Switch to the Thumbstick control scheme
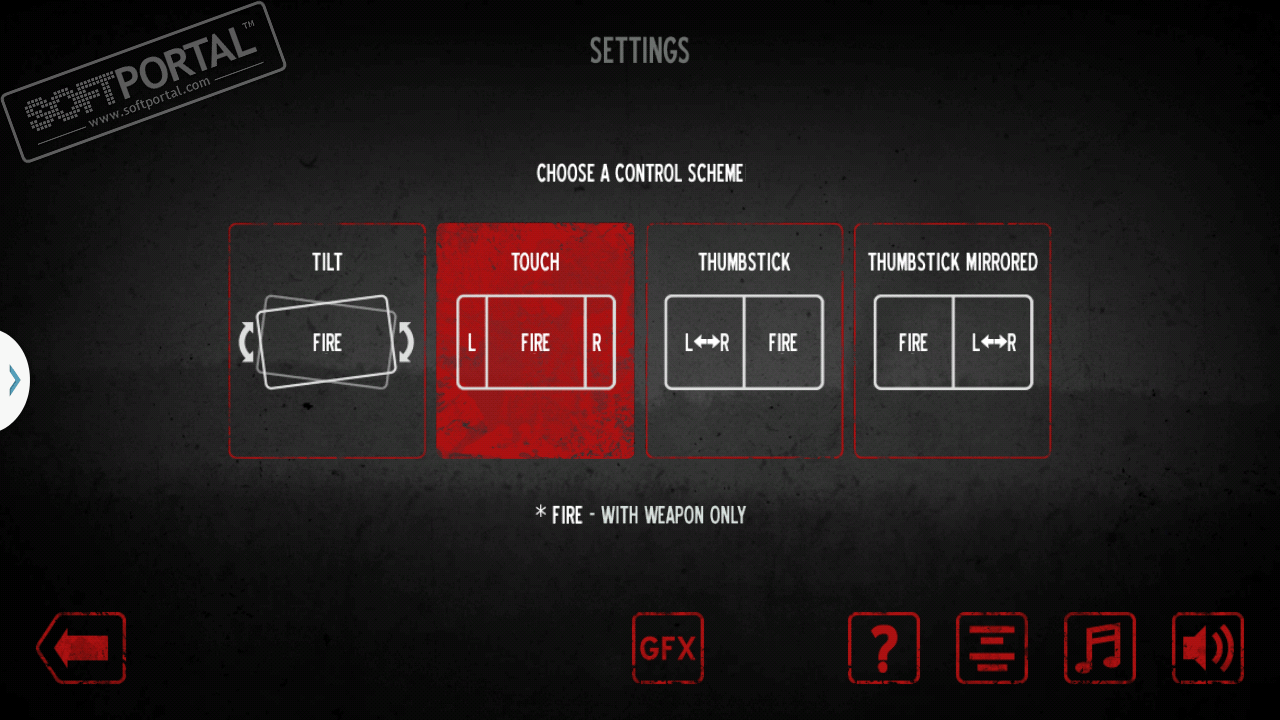Viewport: 1280px width, 720px height. click(744, 341)
